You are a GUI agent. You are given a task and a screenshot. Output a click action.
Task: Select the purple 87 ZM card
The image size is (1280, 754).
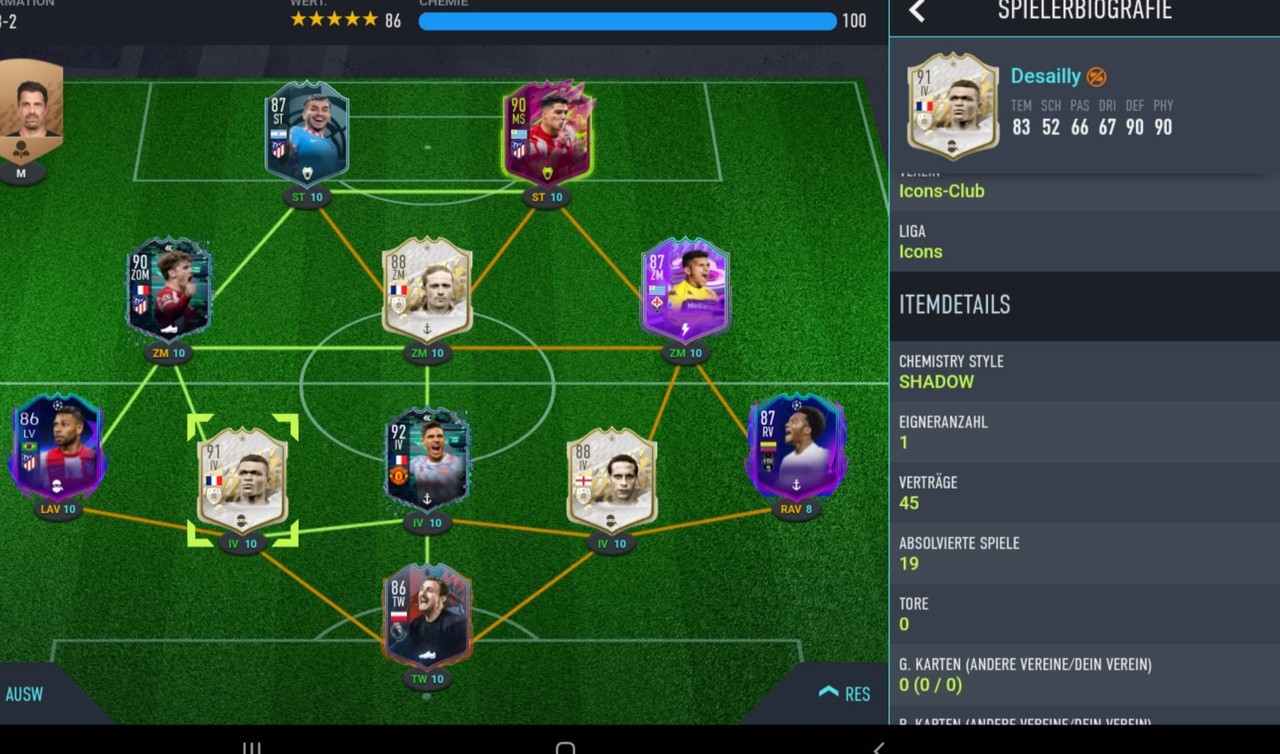pos(685,289)
